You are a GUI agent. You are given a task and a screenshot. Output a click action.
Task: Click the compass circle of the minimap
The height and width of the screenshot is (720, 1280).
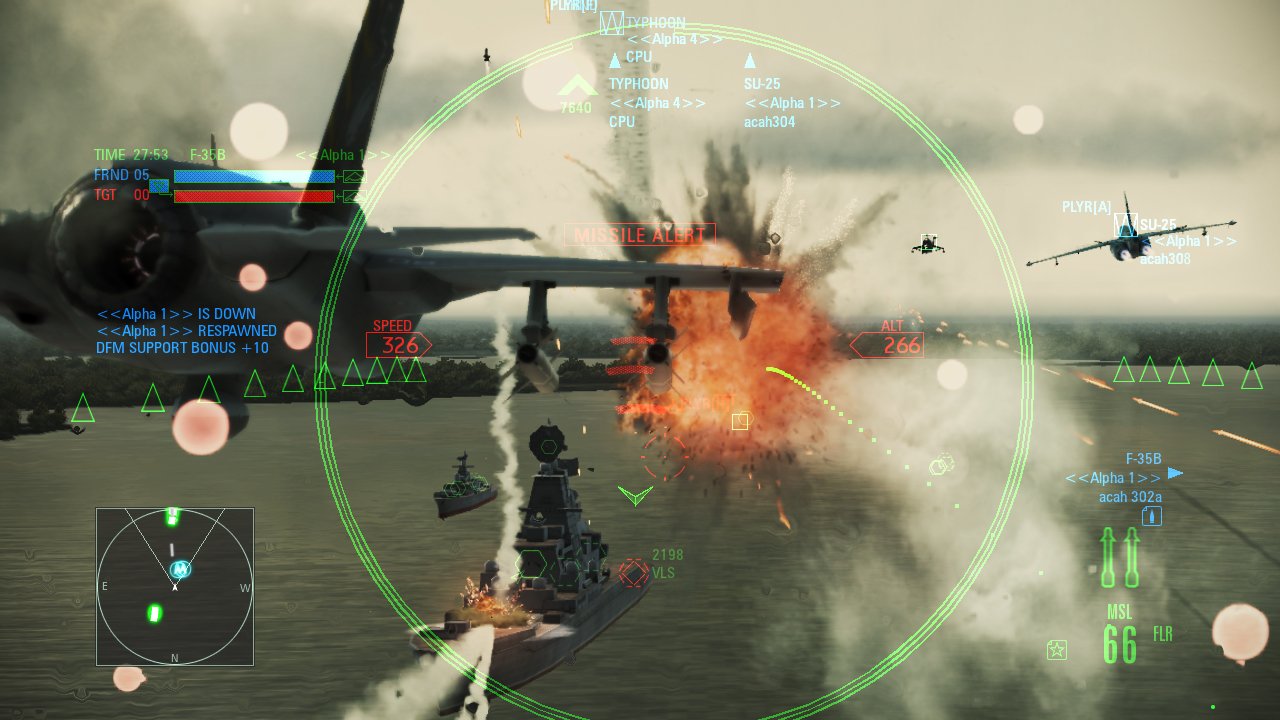point(175,585)
